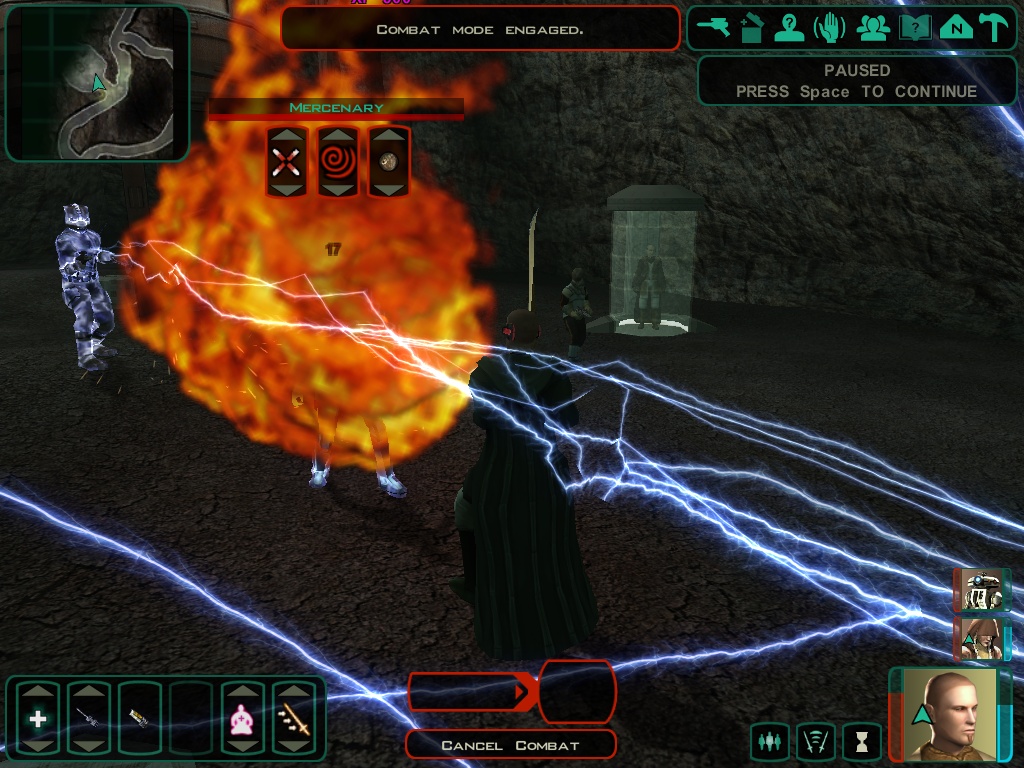Use the red spiral Force power on Mercenary
The height and width of the screenshot is (768, 1024).
click(x=337, y=161)
